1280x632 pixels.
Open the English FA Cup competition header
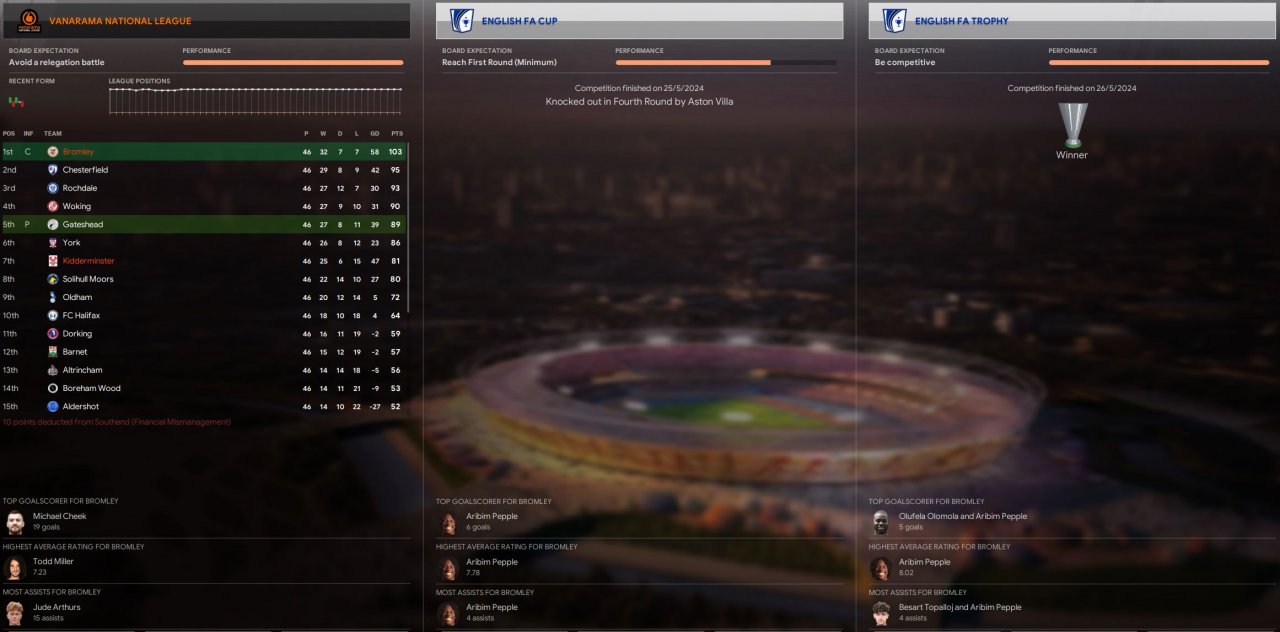[518, 21]
